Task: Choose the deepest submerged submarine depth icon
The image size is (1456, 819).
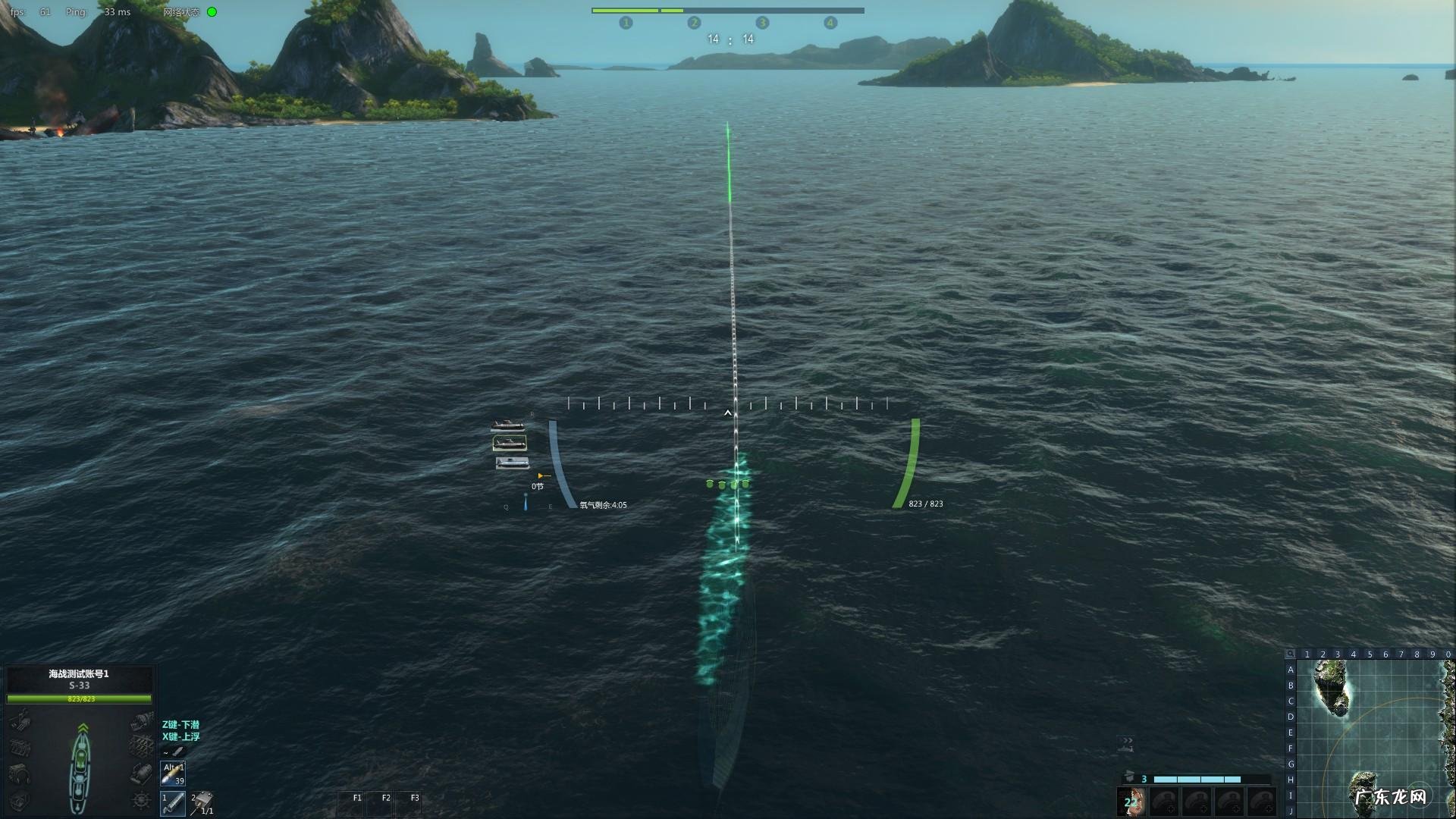Action: [x=512, y=462]
